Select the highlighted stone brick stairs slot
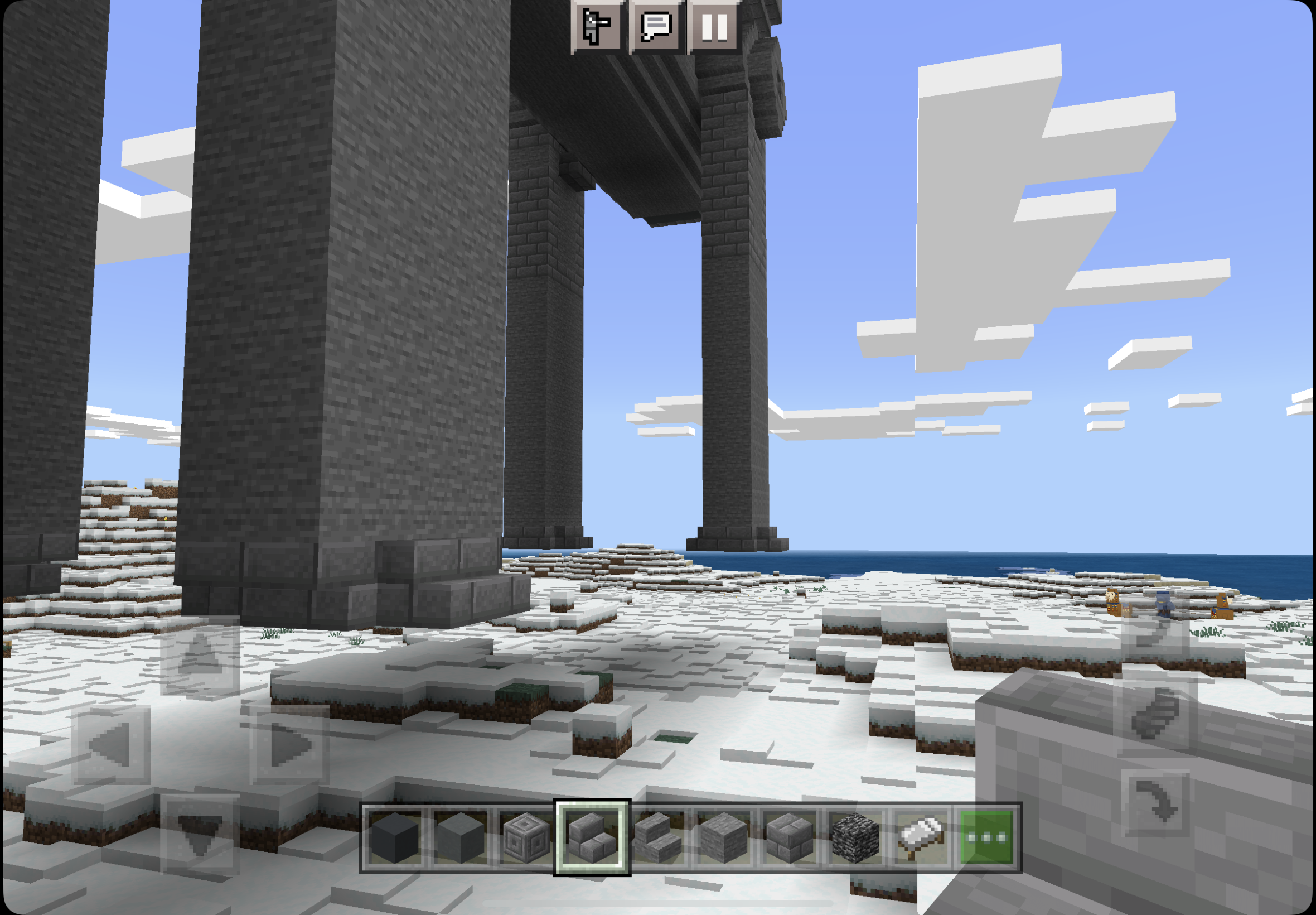The height and width of the screenshot is (915, 1316). click(592, 838)
